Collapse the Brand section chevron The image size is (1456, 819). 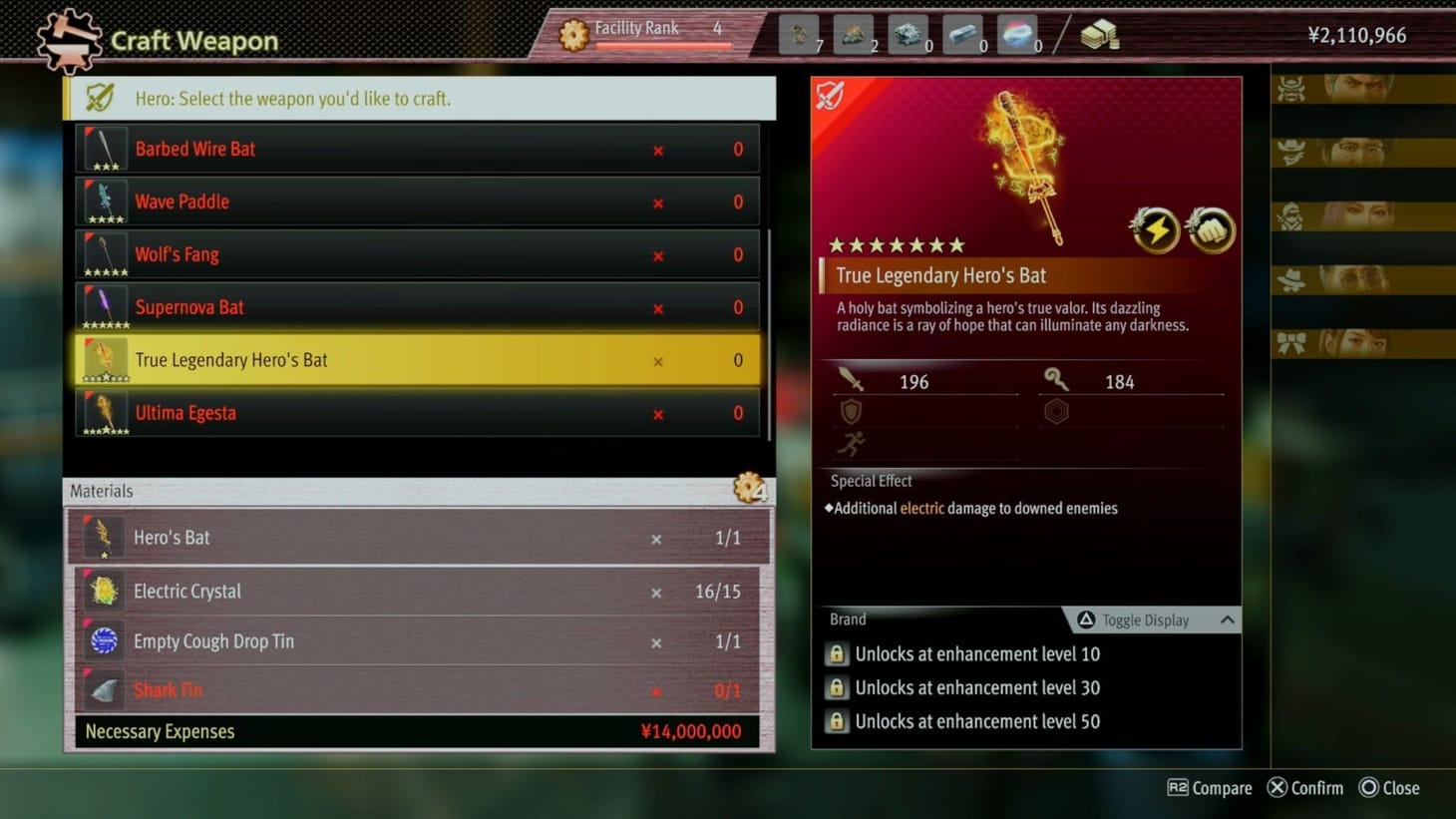(1228, 619)
